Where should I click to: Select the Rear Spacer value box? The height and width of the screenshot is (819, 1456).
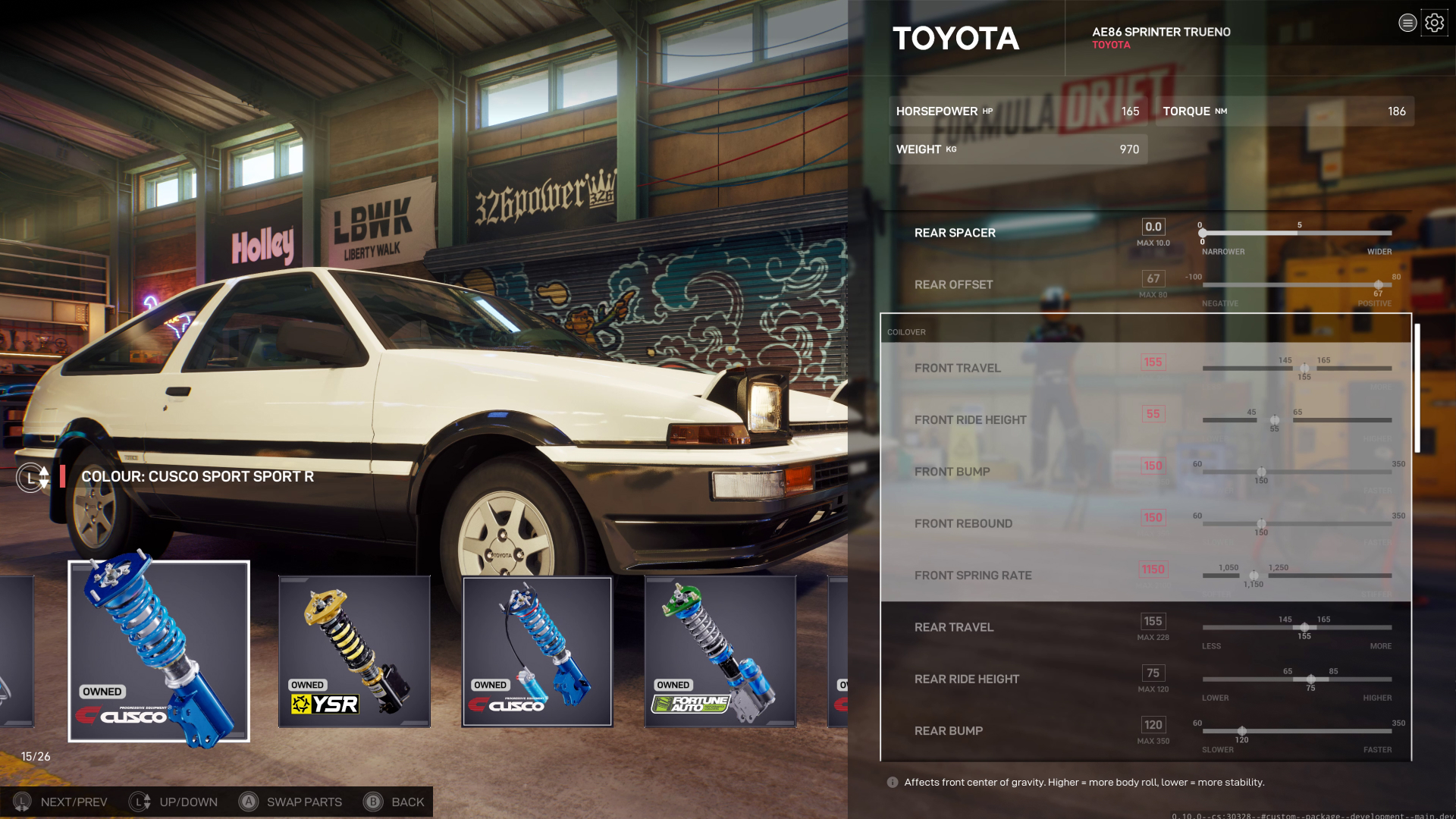point(1153,227)
